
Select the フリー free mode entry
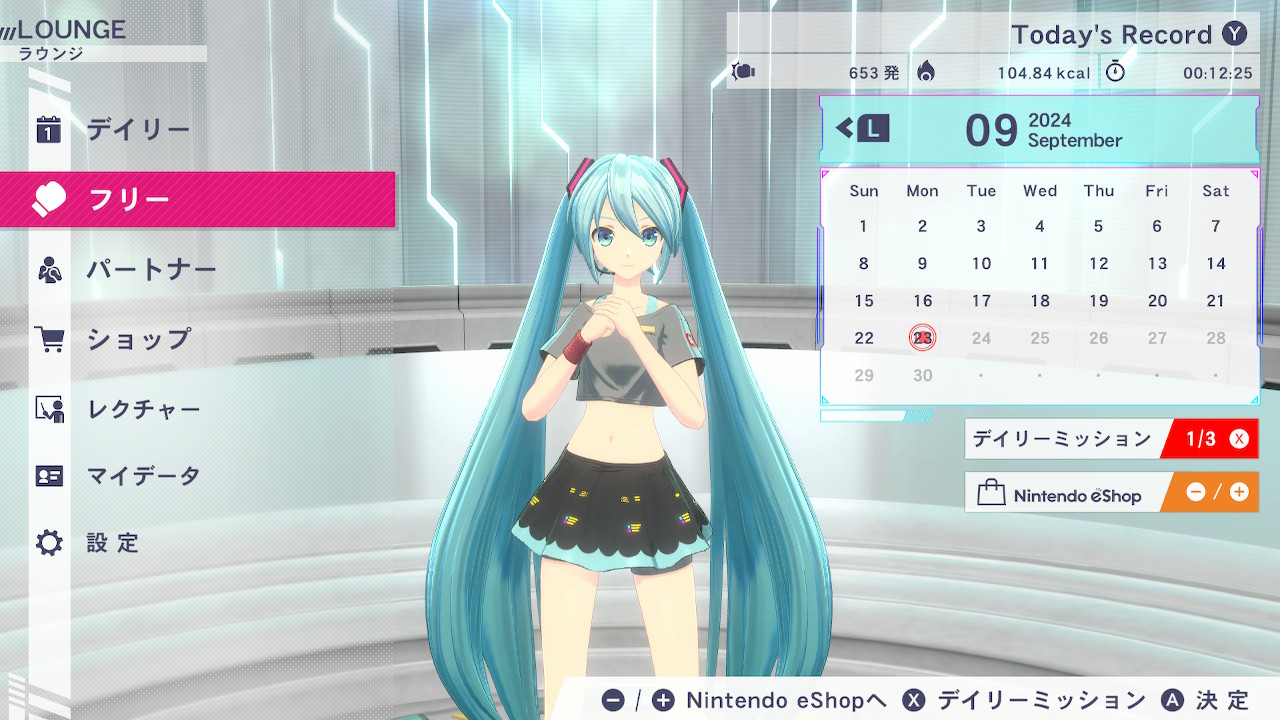[x=130, y=200]
